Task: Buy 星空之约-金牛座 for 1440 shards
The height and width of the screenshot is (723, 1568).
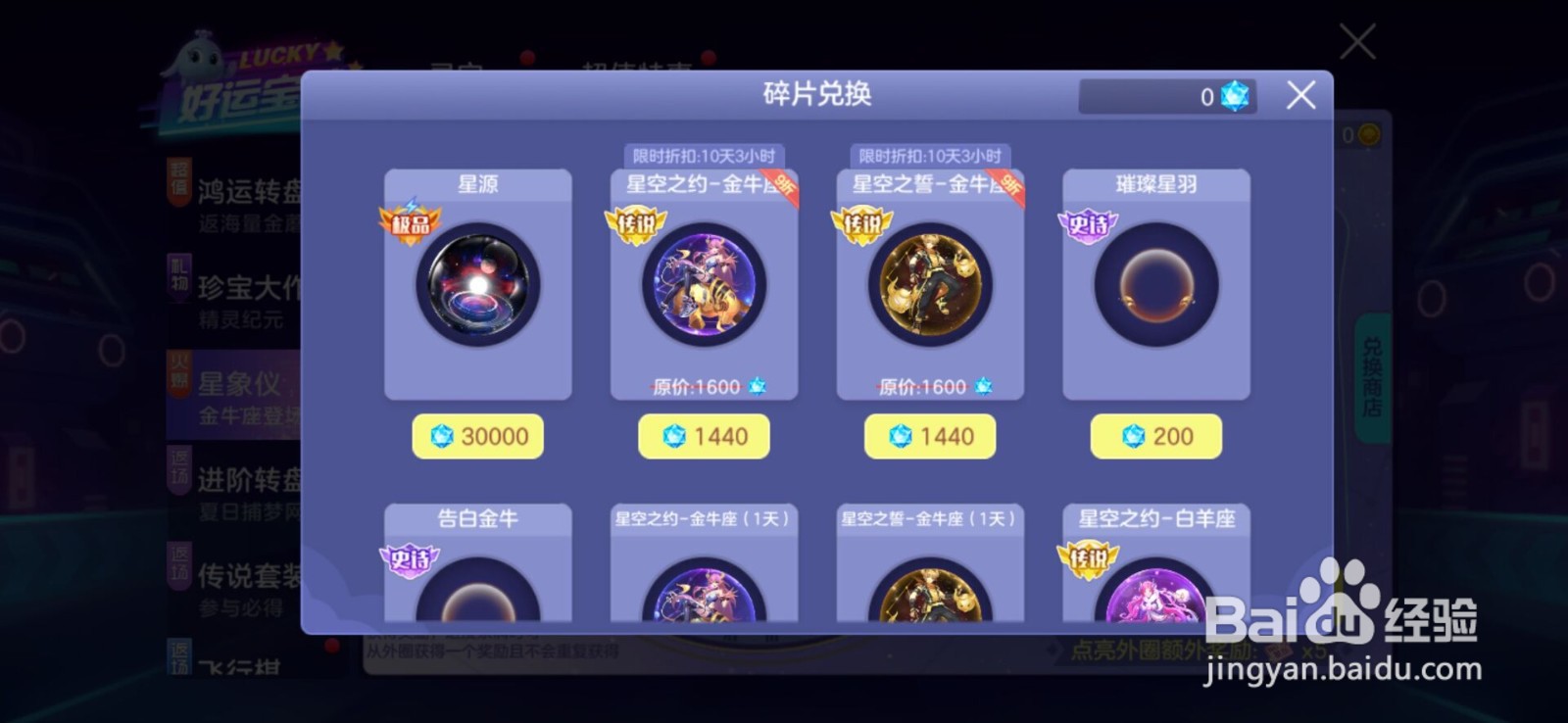Action: pos(704,435)
